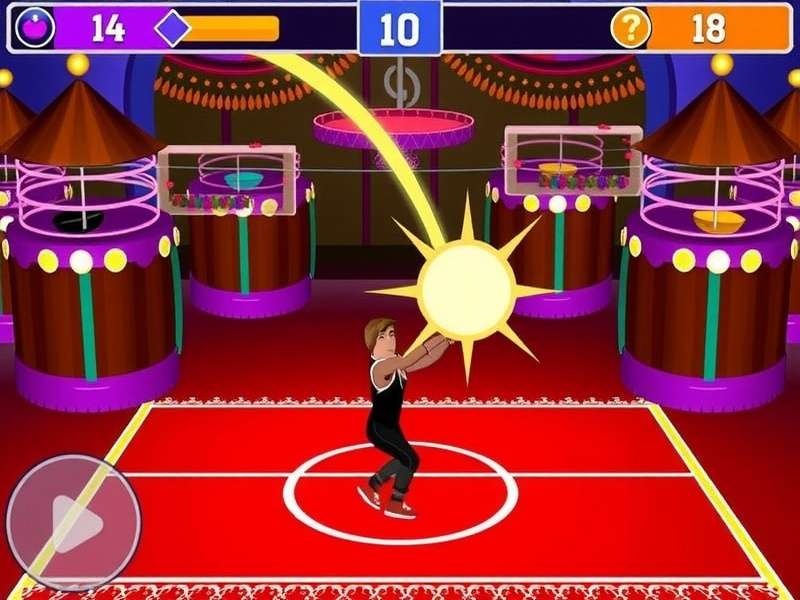
Task: Tap the translucent play arrow button
Action: tap(73, 522)
